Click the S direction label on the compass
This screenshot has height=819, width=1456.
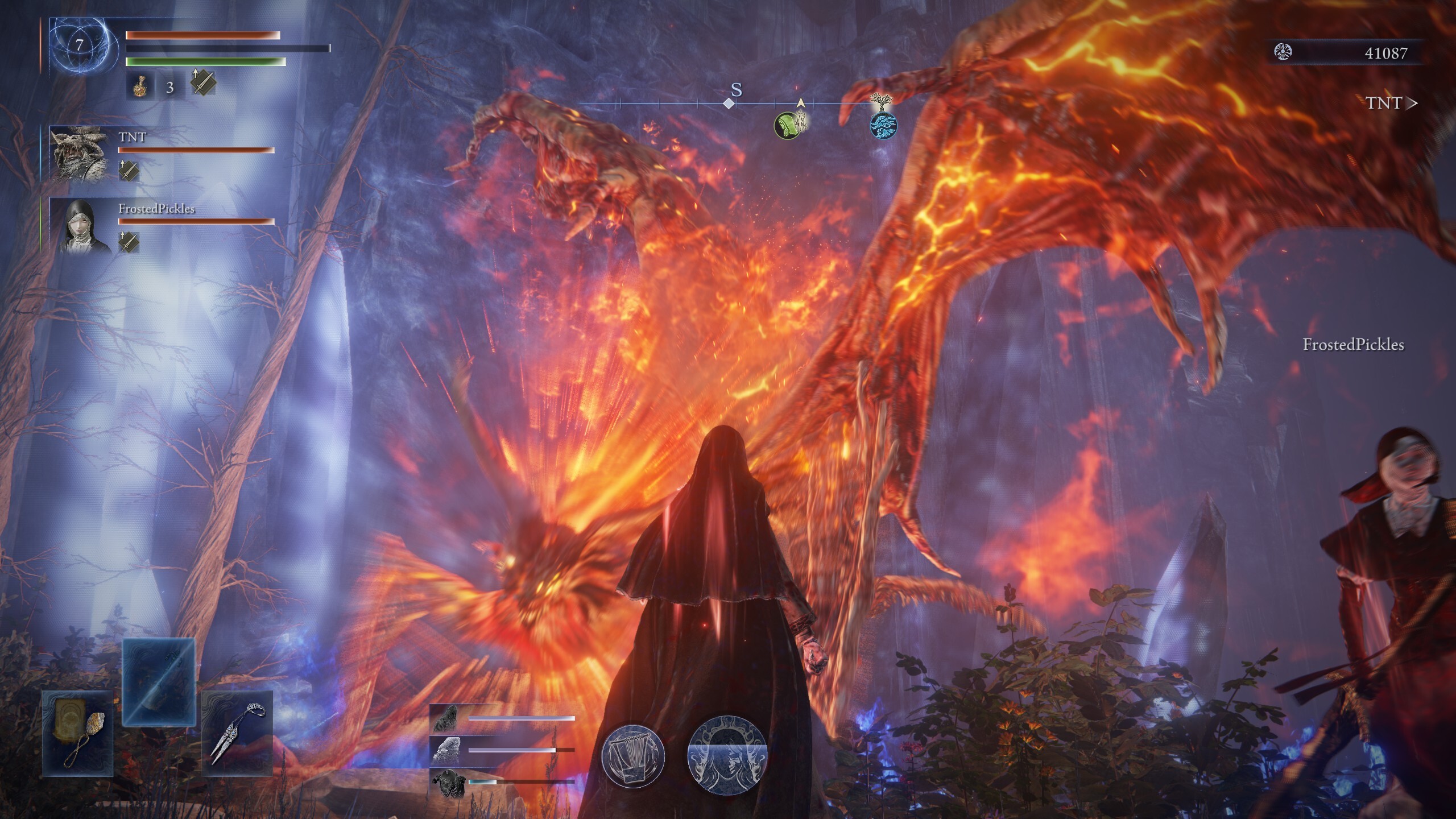pyautogui.click(x=737, y=89)
